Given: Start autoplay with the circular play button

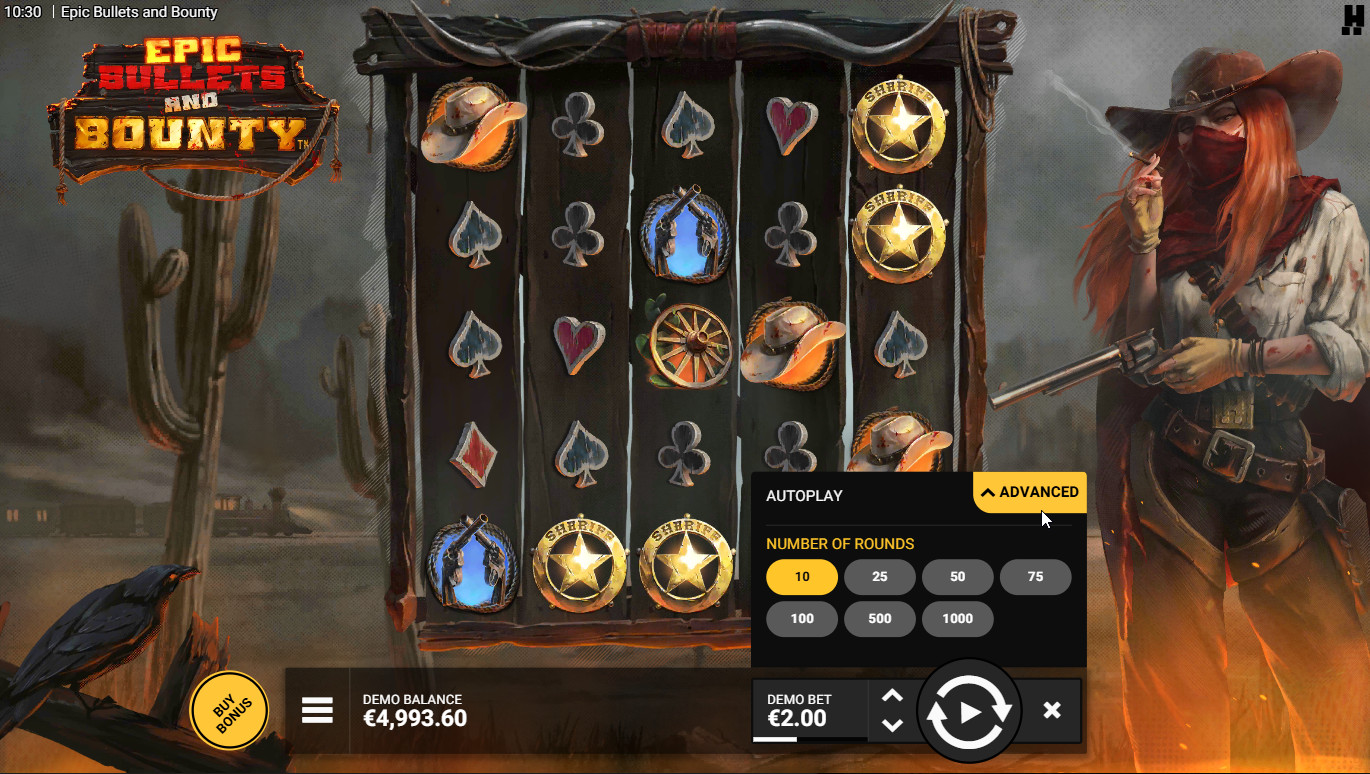Looking at the screenshot, I should coord(969,712).
